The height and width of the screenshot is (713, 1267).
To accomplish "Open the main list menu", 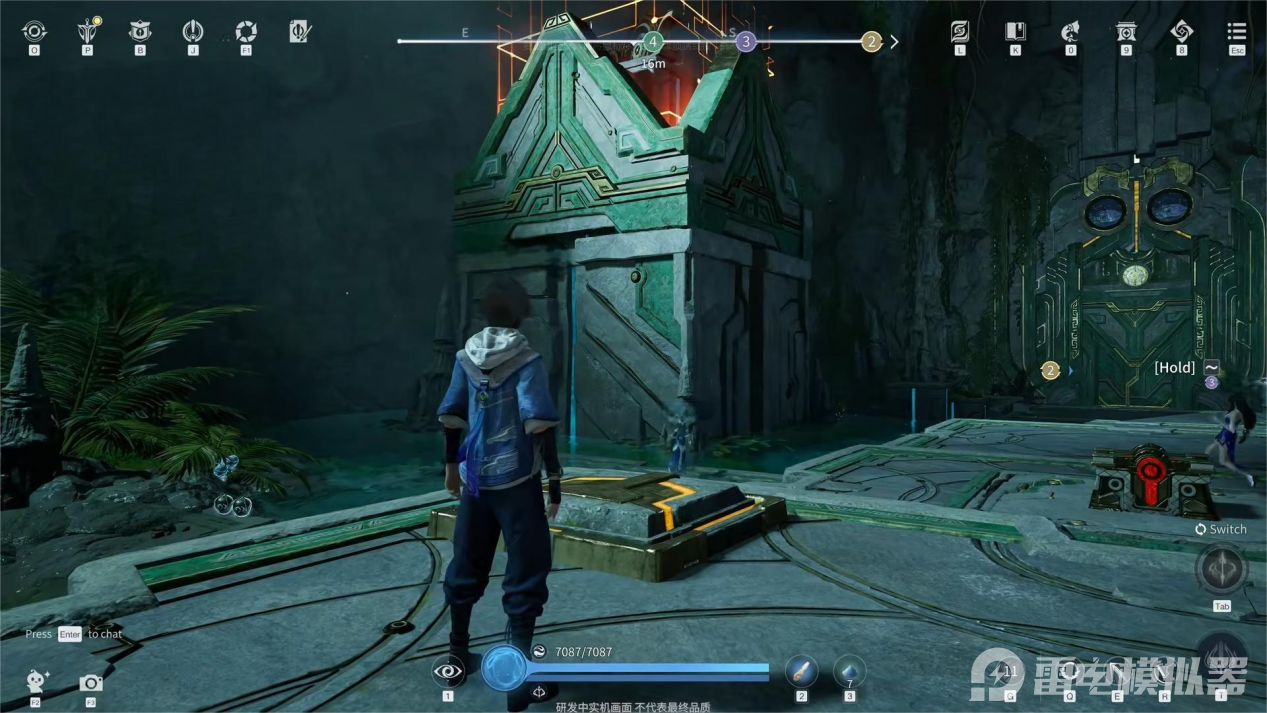I will [1237, 32].
